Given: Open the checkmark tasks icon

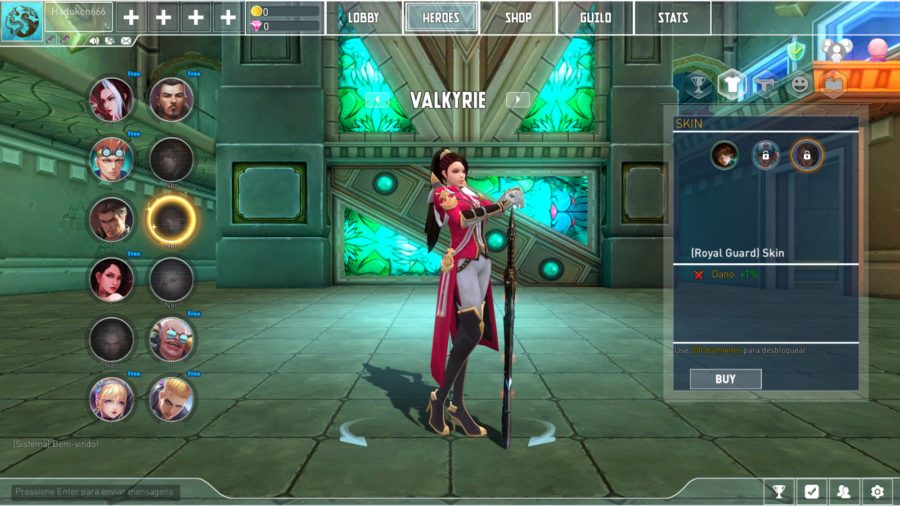Looking at the screenshot, I should (x=811, y=491).
